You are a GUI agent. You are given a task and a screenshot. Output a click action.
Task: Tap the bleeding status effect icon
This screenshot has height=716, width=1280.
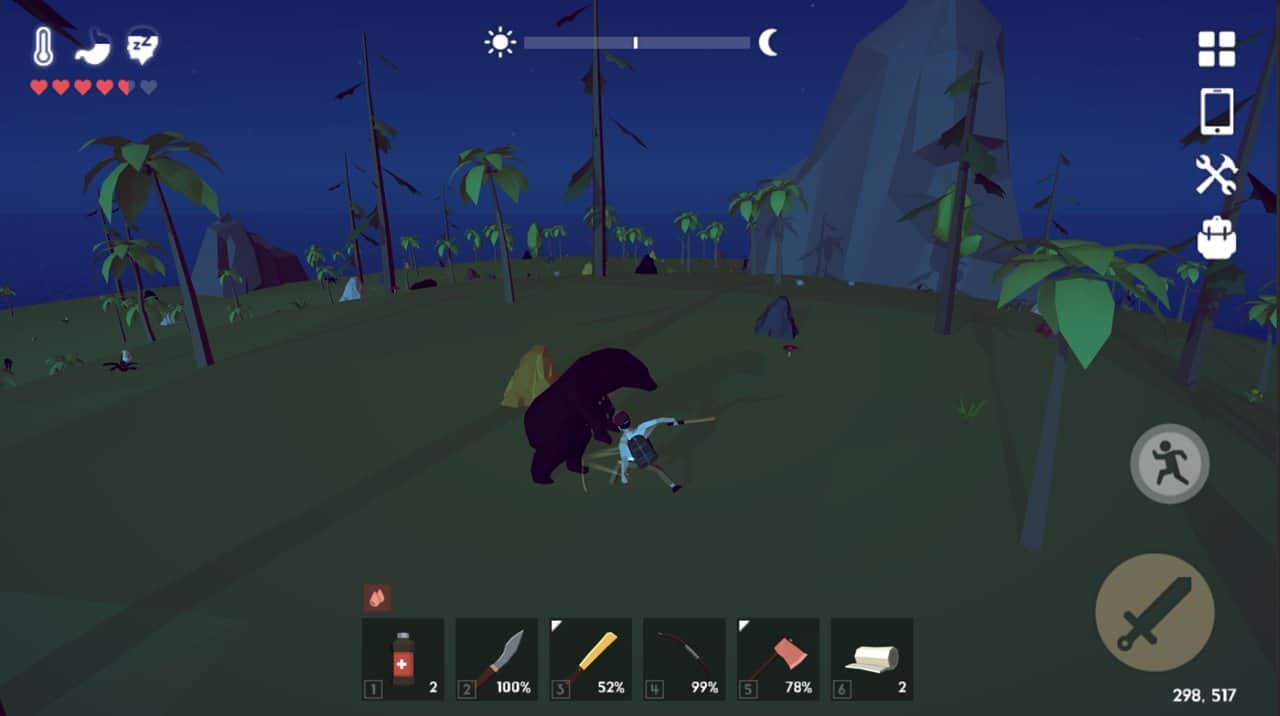377,598
